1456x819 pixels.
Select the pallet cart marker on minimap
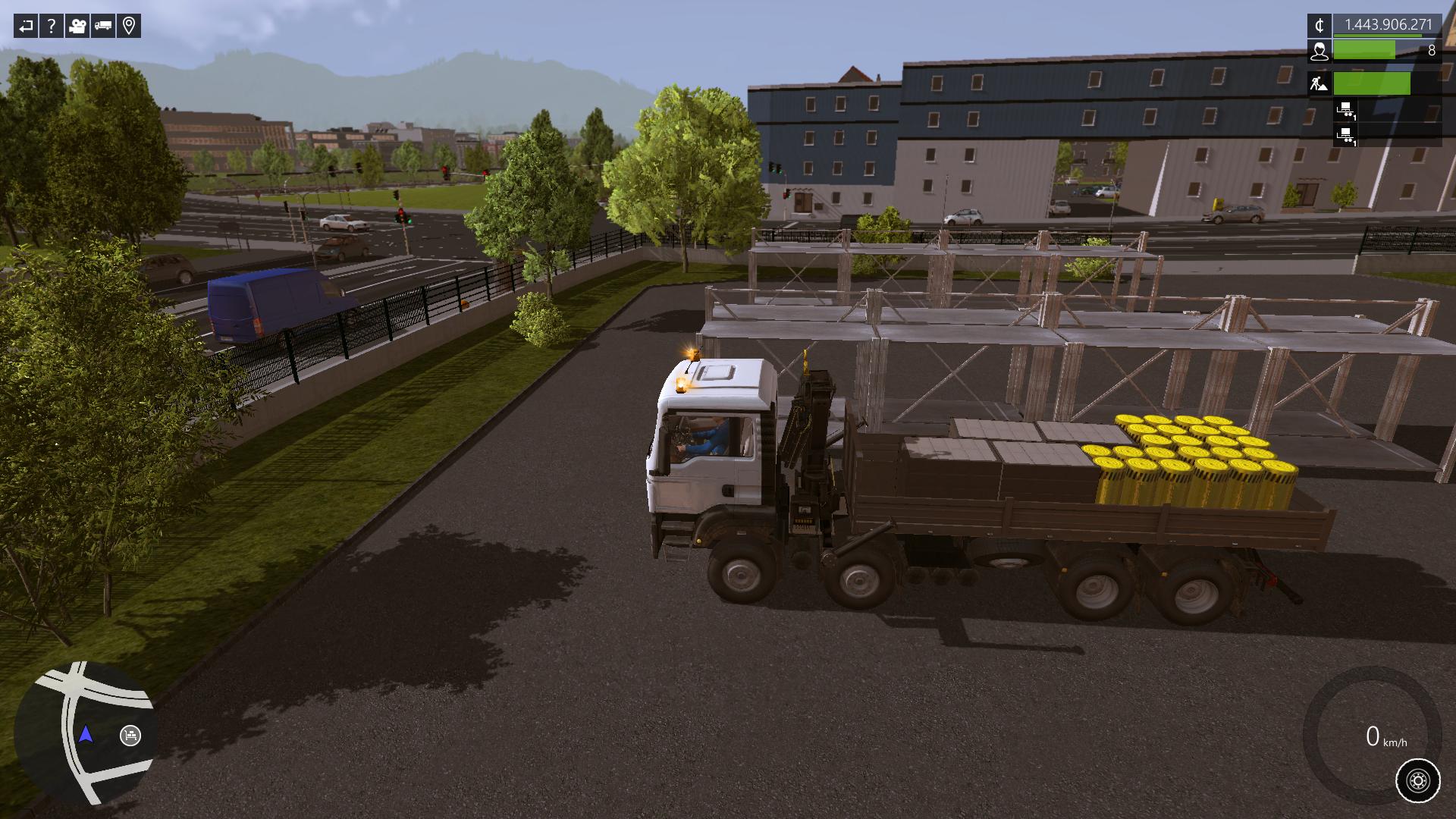[x=130, y=736]
